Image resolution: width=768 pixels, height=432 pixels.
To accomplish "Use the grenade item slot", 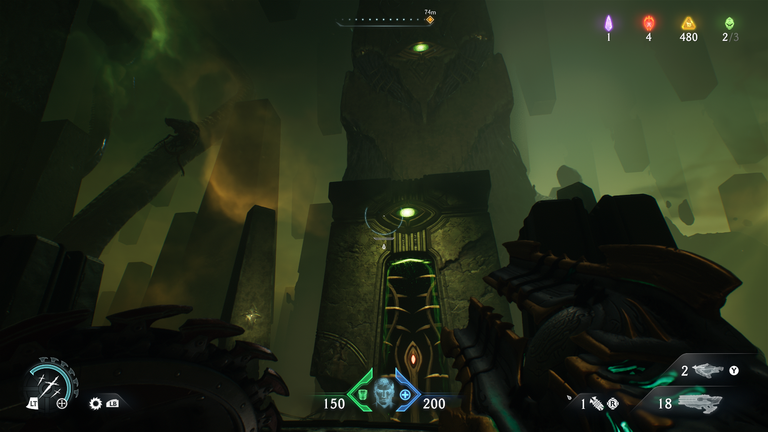I will click(x=596, y=404).
